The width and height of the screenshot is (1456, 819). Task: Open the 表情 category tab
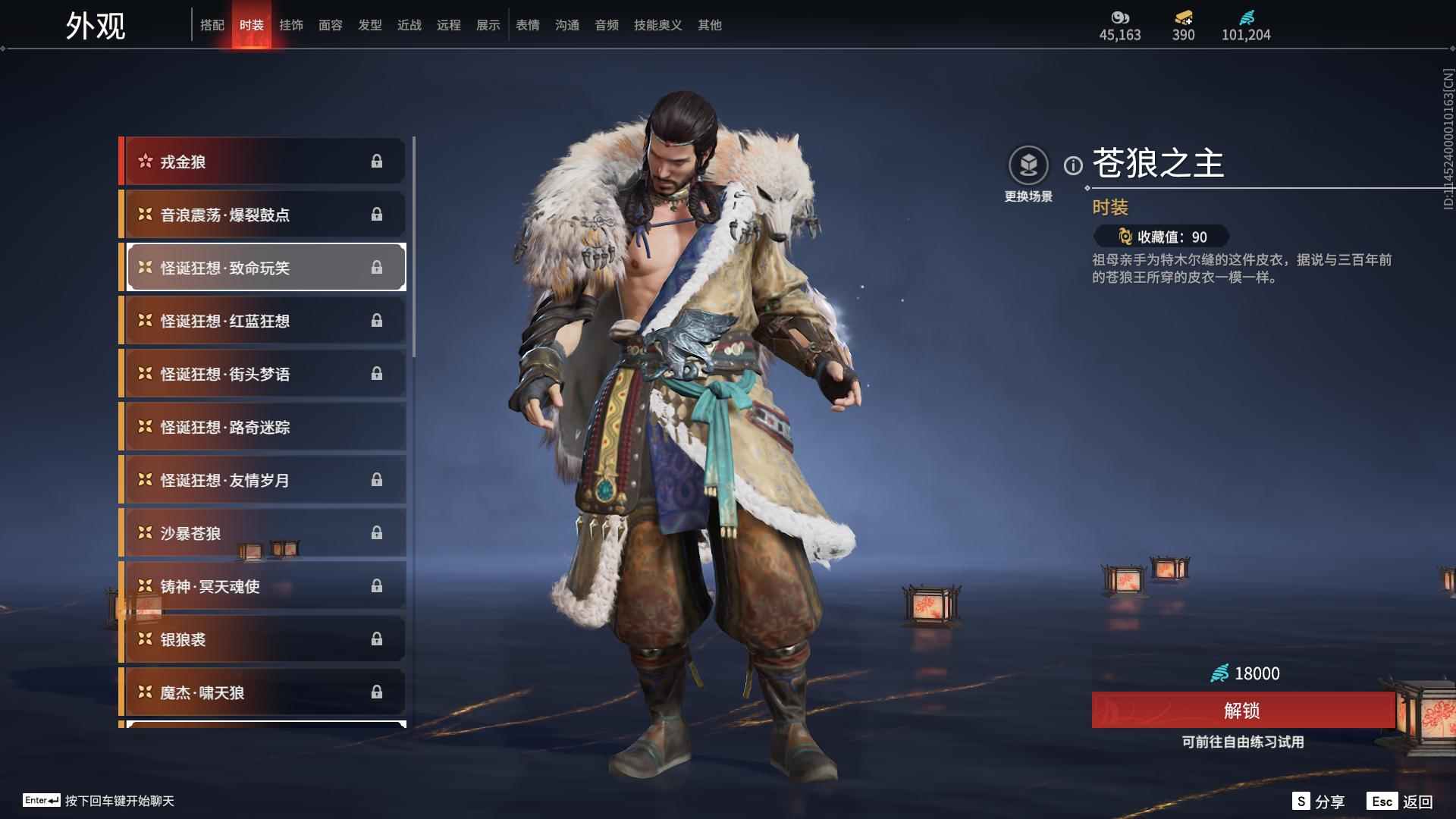coord(527,25)
